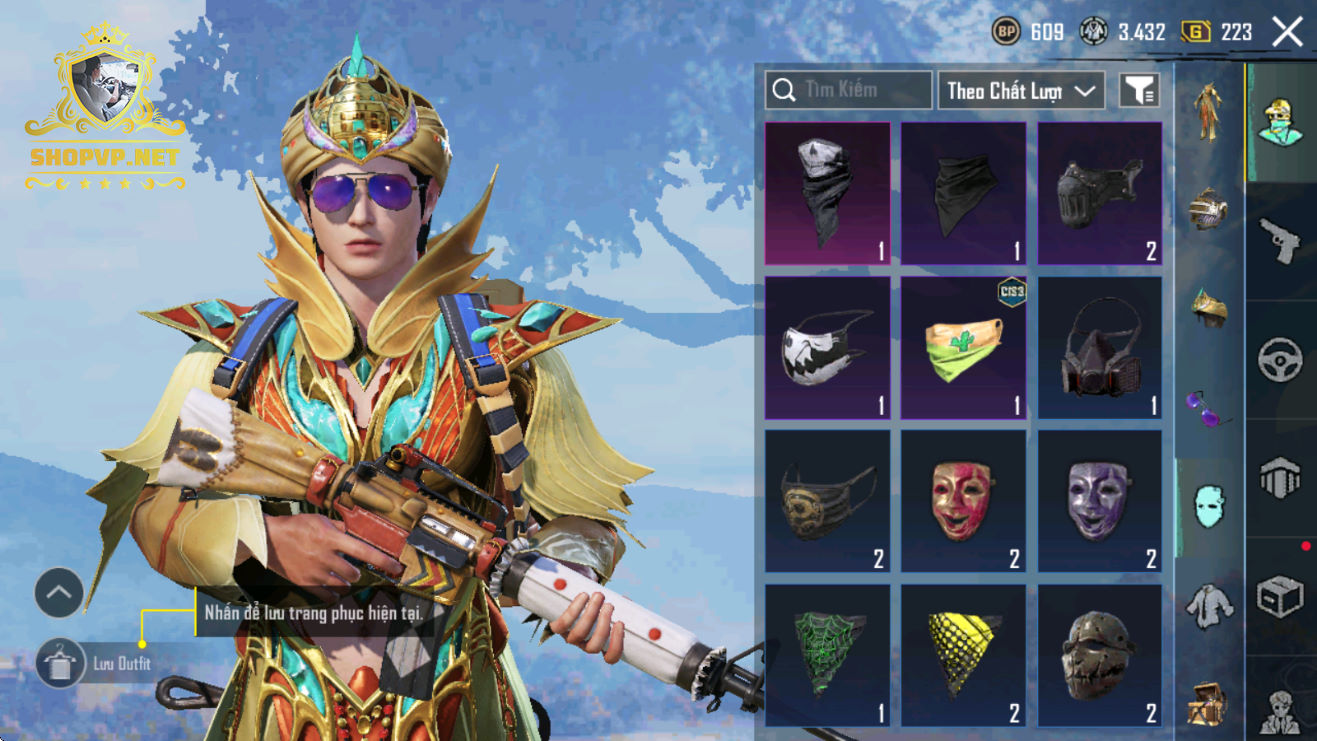Screen dimensions: 1317x741
Task: Choose the purple smiling theater mask
Action: [1099, 501]
